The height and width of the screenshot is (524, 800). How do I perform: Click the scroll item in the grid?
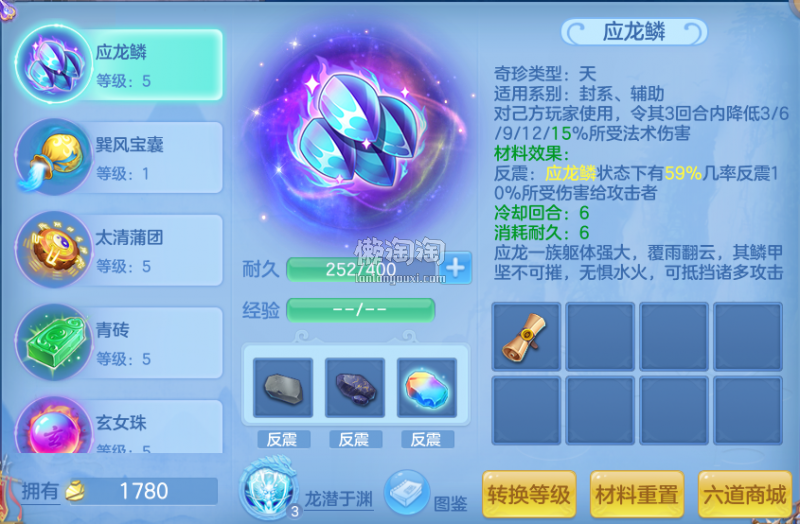526,334
